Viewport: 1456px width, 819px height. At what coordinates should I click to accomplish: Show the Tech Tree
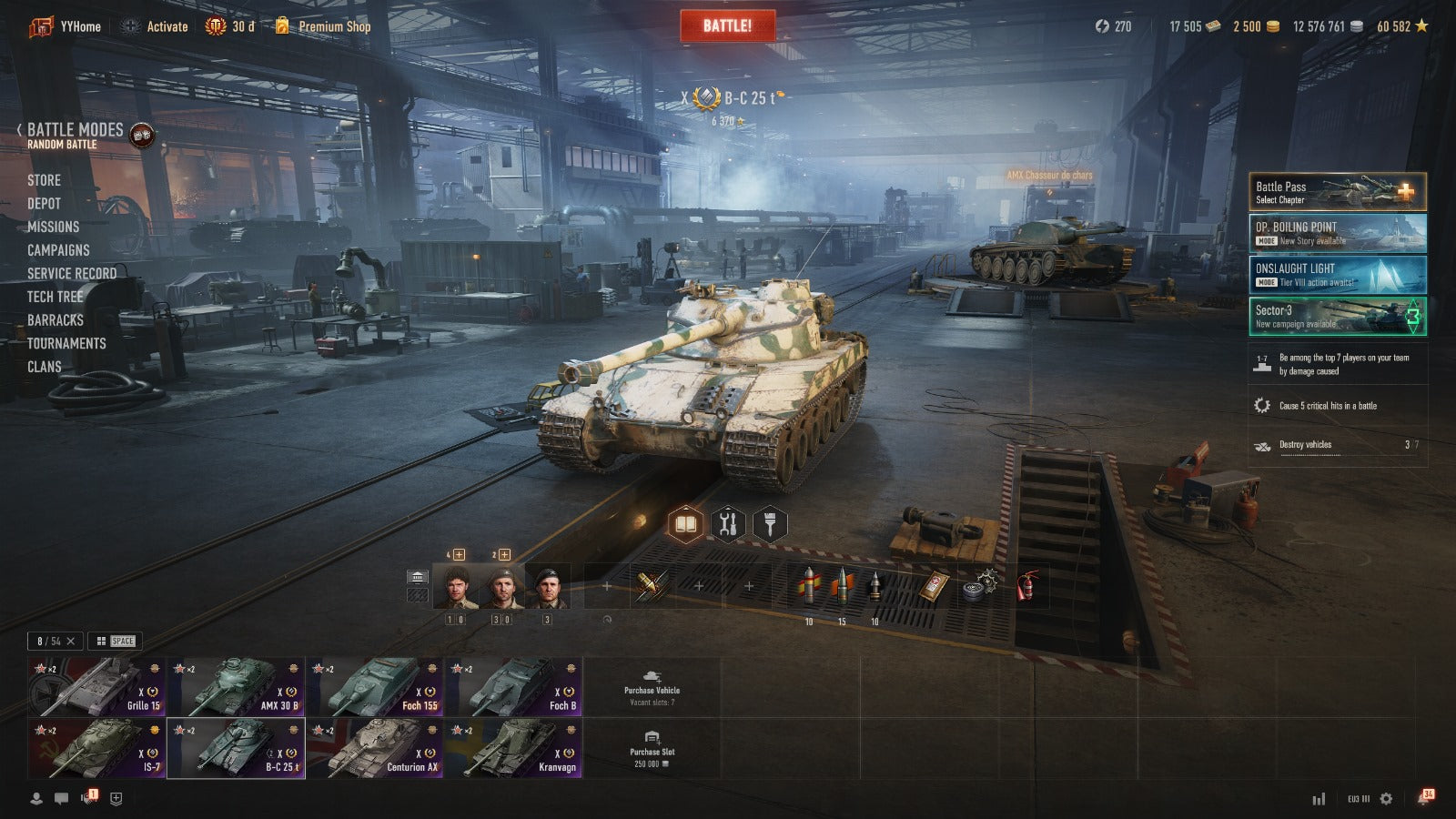[55, 297]
